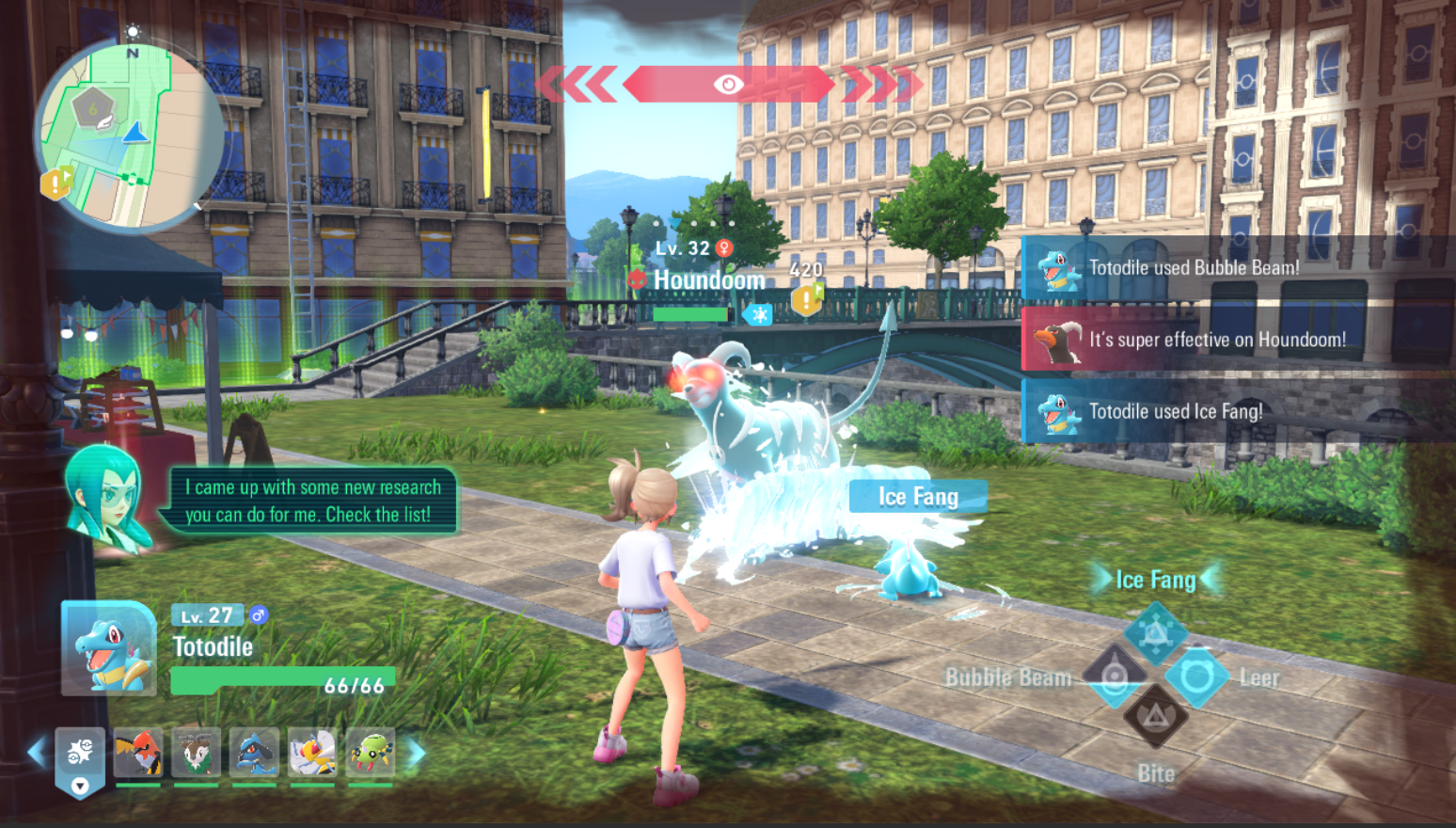The image size is (1456, 828).
Task: Use the Bubble Beam move
Action: [x=1116, y=676]
